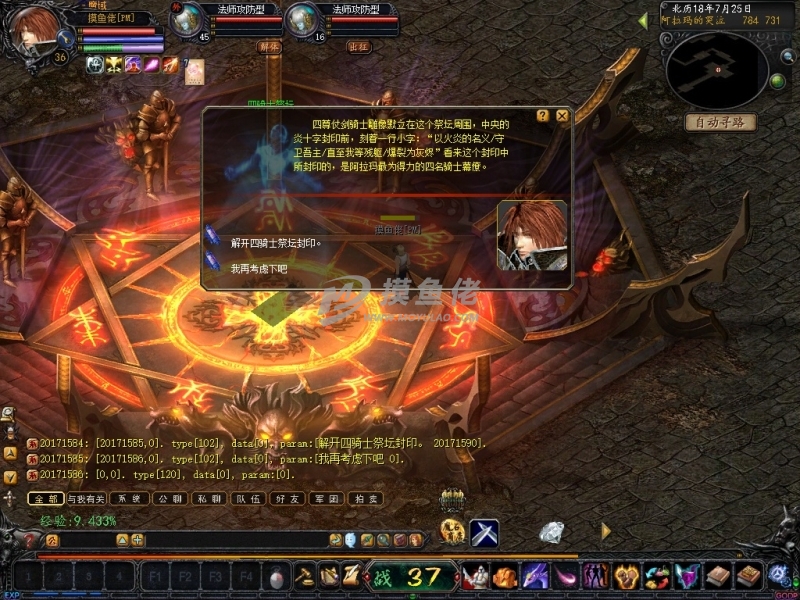Screen dimensions: 800x600
Task: Click the circular minimap
Action: click(x=716, y=70)
